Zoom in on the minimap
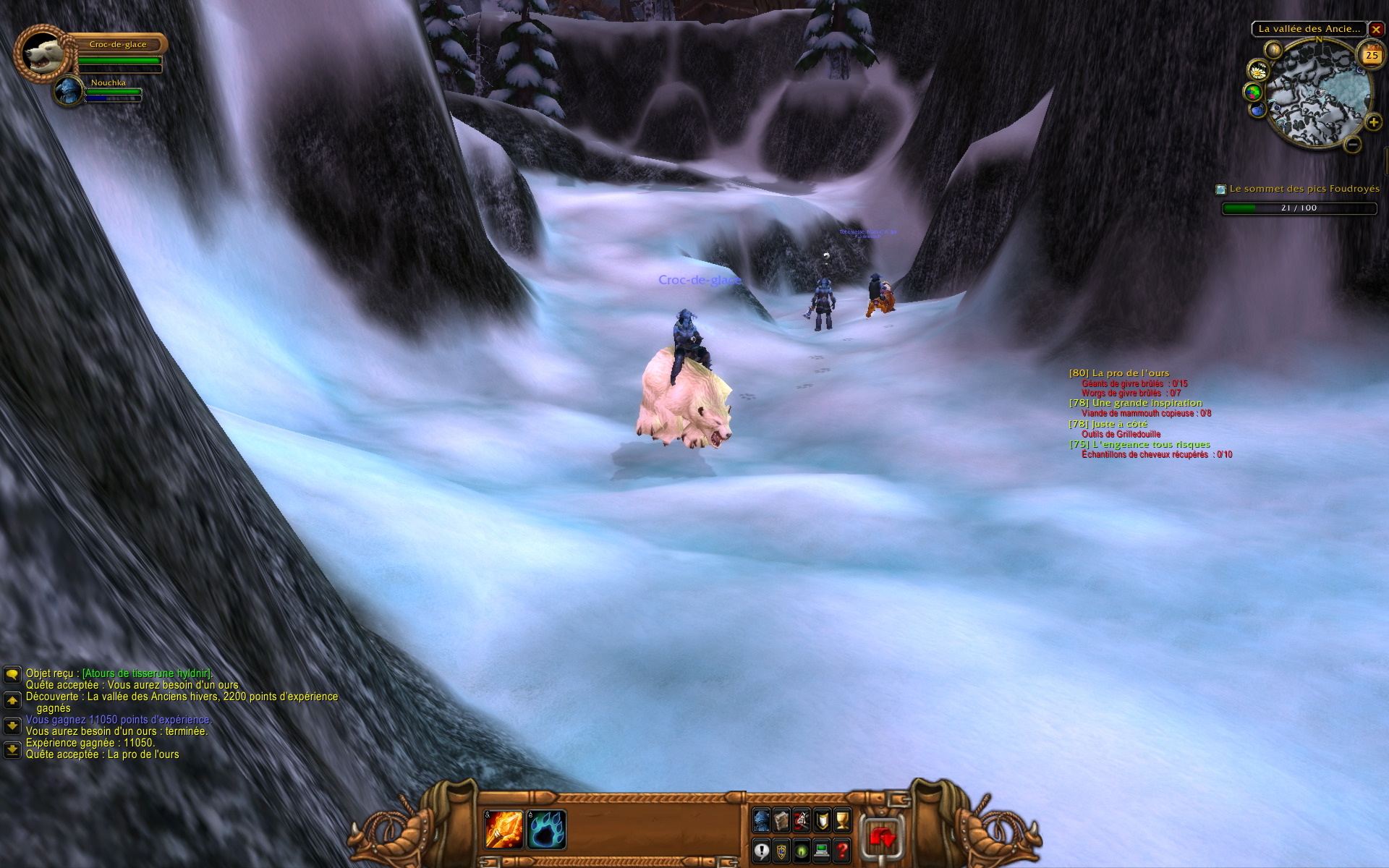Image resolution: width=1389 pixels, height=868 pixels. coord(1373,122)
